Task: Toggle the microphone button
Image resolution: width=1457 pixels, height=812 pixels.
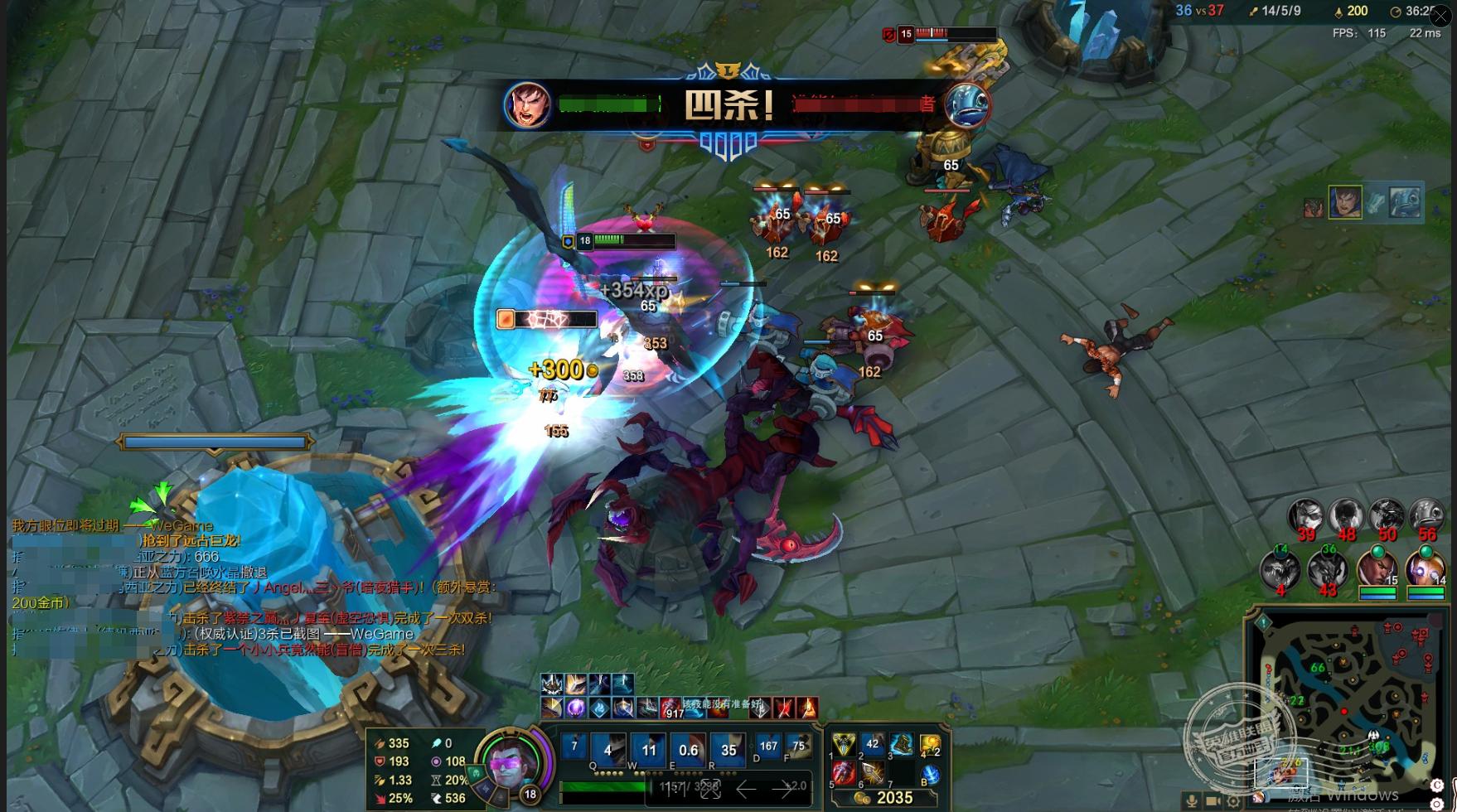Action: pyautogui.click(x=1191, y=801)
